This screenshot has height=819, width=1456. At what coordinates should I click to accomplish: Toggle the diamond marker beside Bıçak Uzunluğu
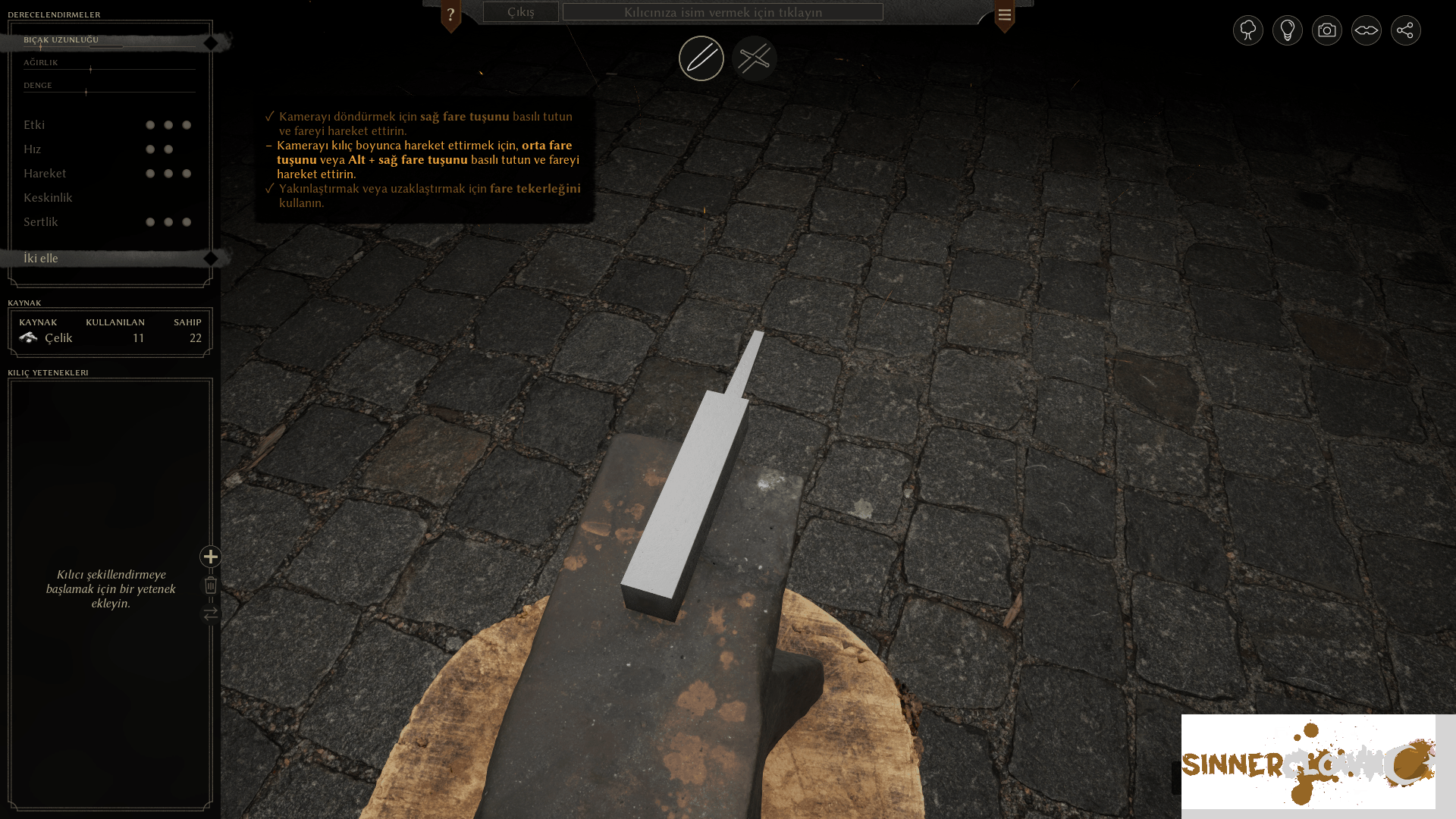(x=210, y=42)
